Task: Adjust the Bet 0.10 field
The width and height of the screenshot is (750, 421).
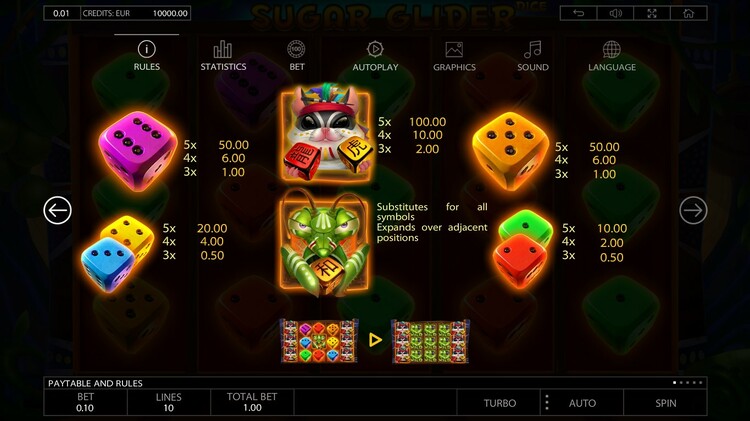Action: (86, 402)
